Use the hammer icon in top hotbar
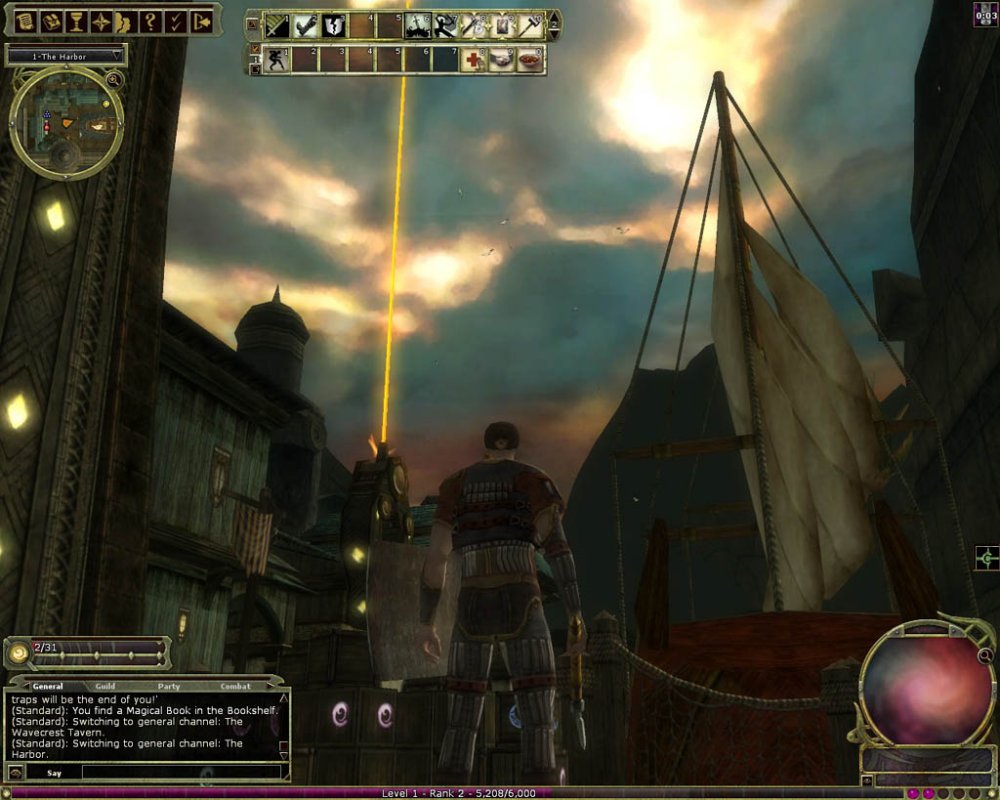Viewport: 1000px width, 800px height. 530,25
